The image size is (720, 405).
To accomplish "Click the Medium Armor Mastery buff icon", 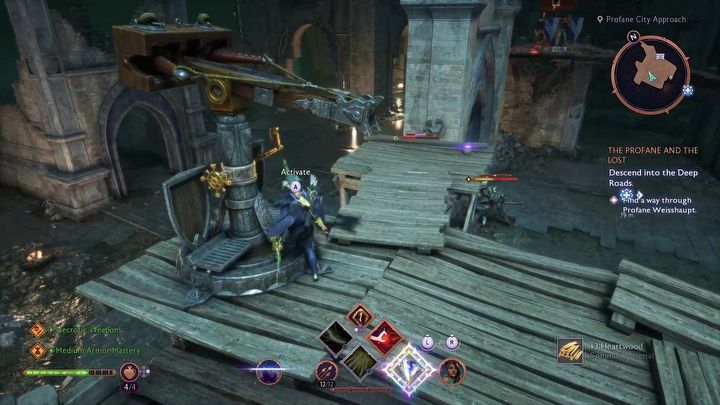I will pos(38,350).
